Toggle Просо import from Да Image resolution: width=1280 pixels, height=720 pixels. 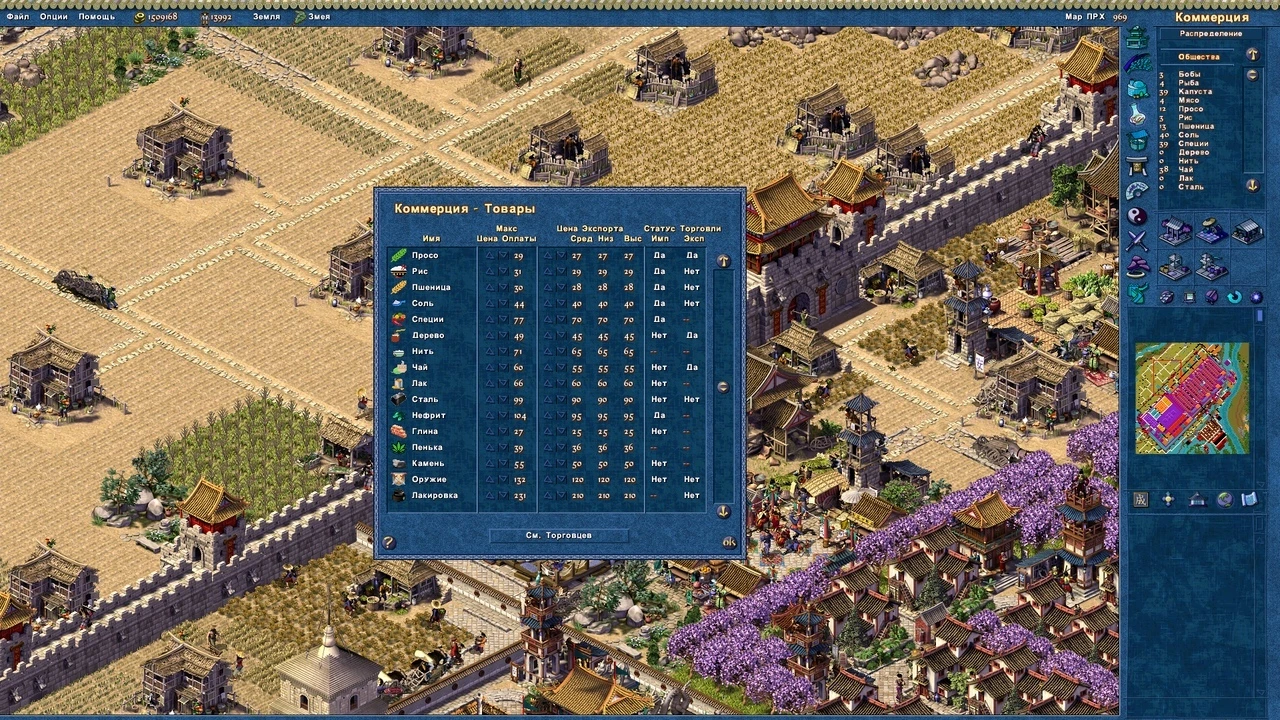(659, 255)
